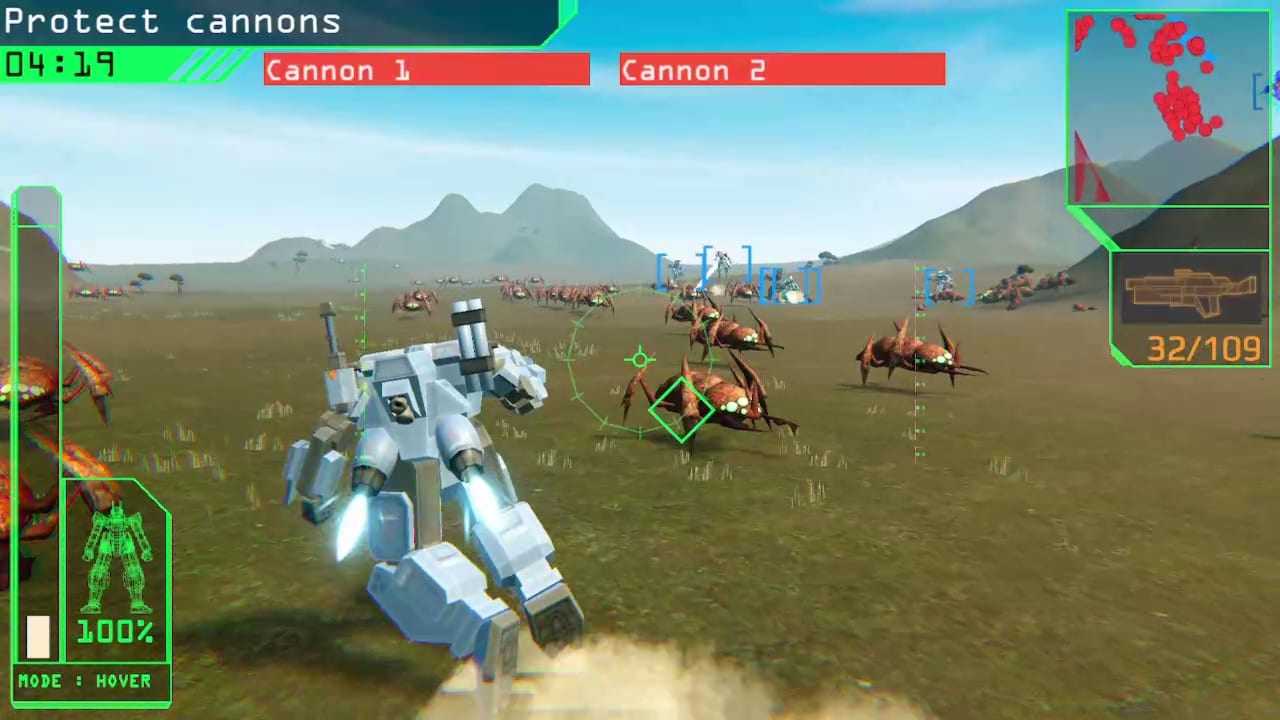This screenshot has width=1280, height=720.
Task: Toggle the Cannon 2 status indicator
Action: click(x=782, y=69)
